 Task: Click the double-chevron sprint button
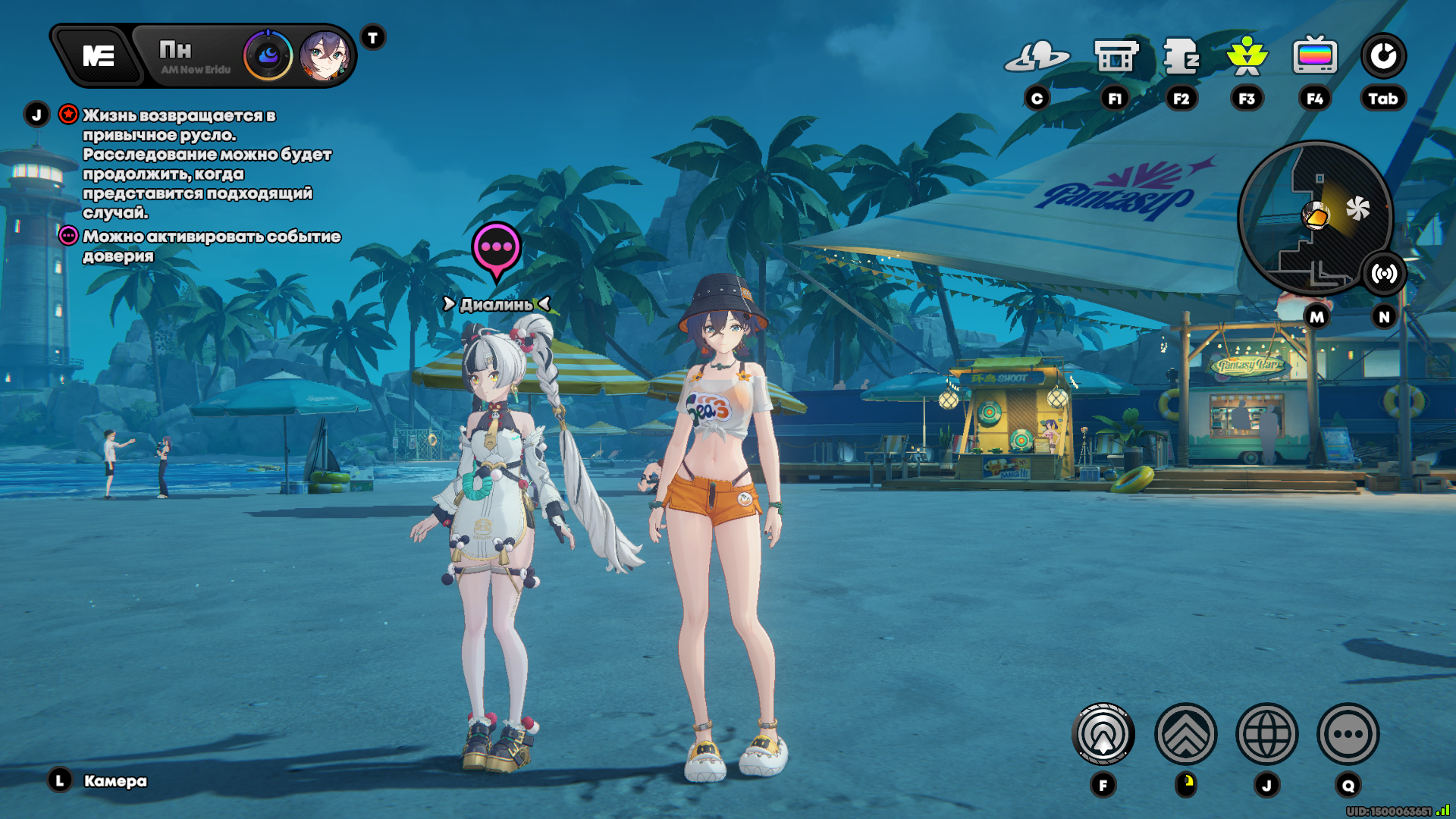click(1185, 734)
